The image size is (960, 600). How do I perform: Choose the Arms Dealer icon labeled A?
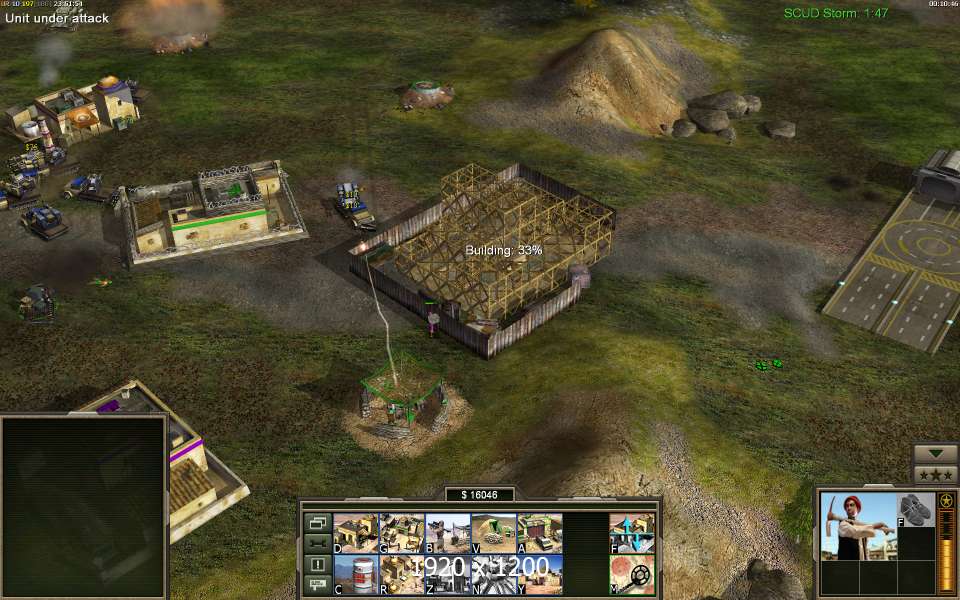[x=539, y=533]
